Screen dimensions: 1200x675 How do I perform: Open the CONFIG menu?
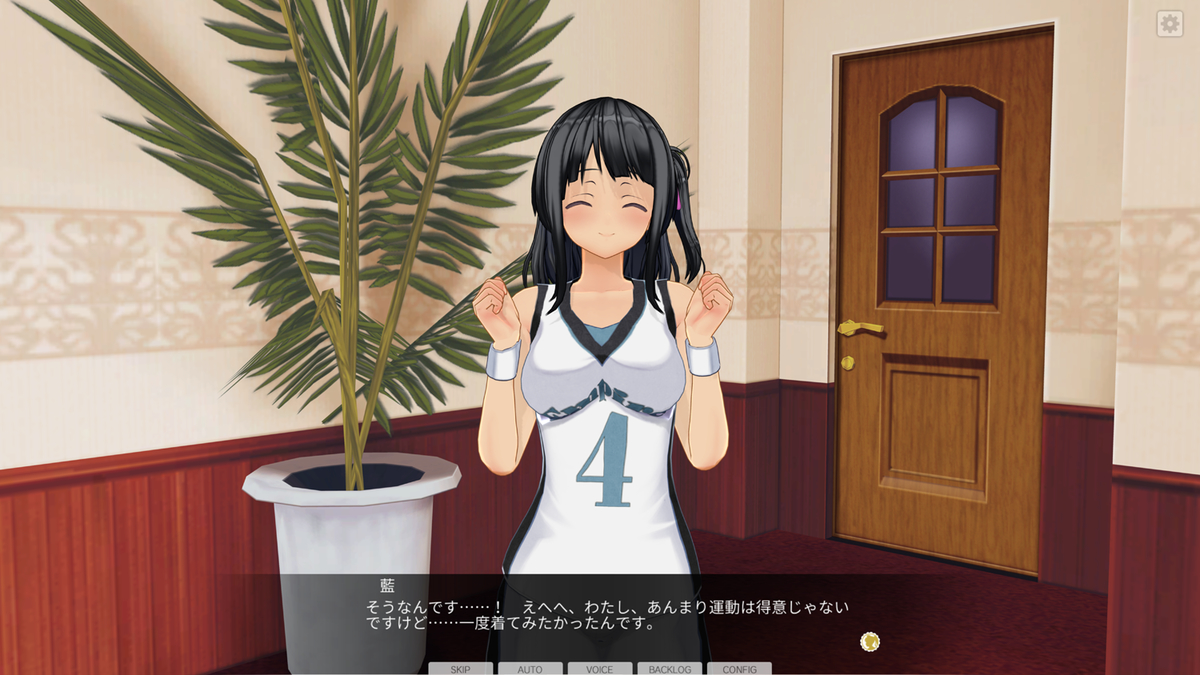point(740,668)
